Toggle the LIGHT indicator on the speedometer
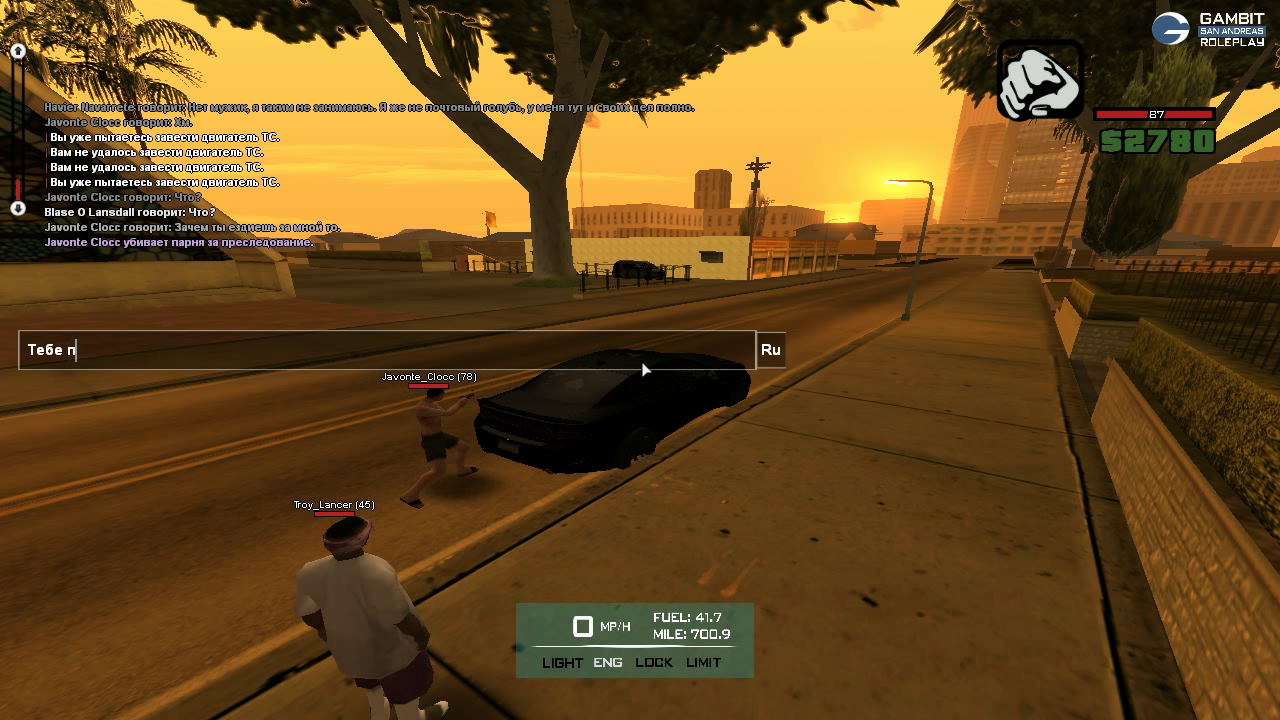 click(562, 663)
